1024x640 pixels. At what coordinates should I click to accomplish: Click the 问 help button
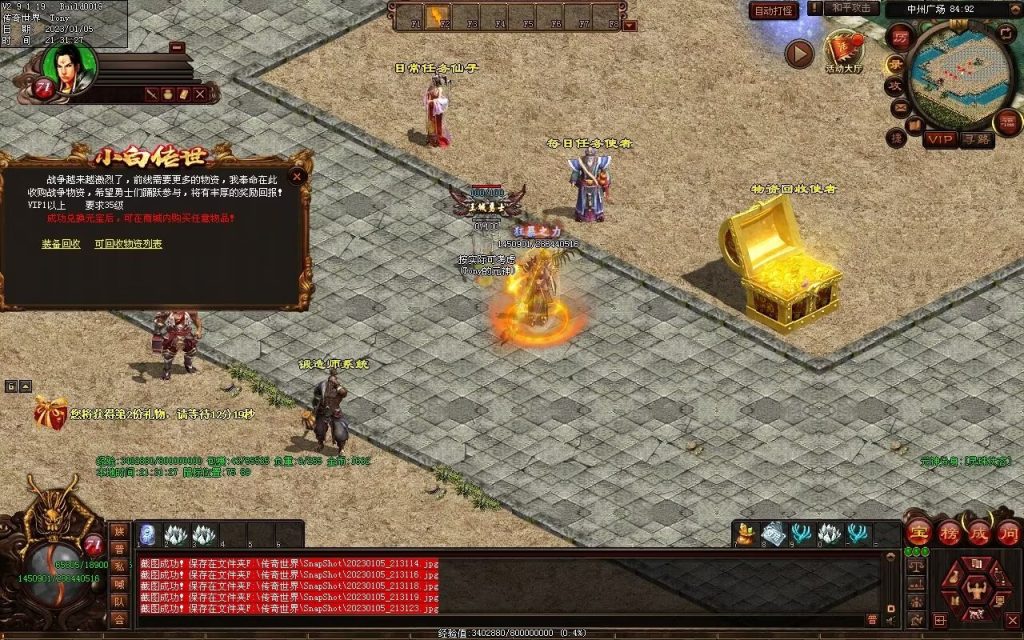click(x=1007, y=532)
